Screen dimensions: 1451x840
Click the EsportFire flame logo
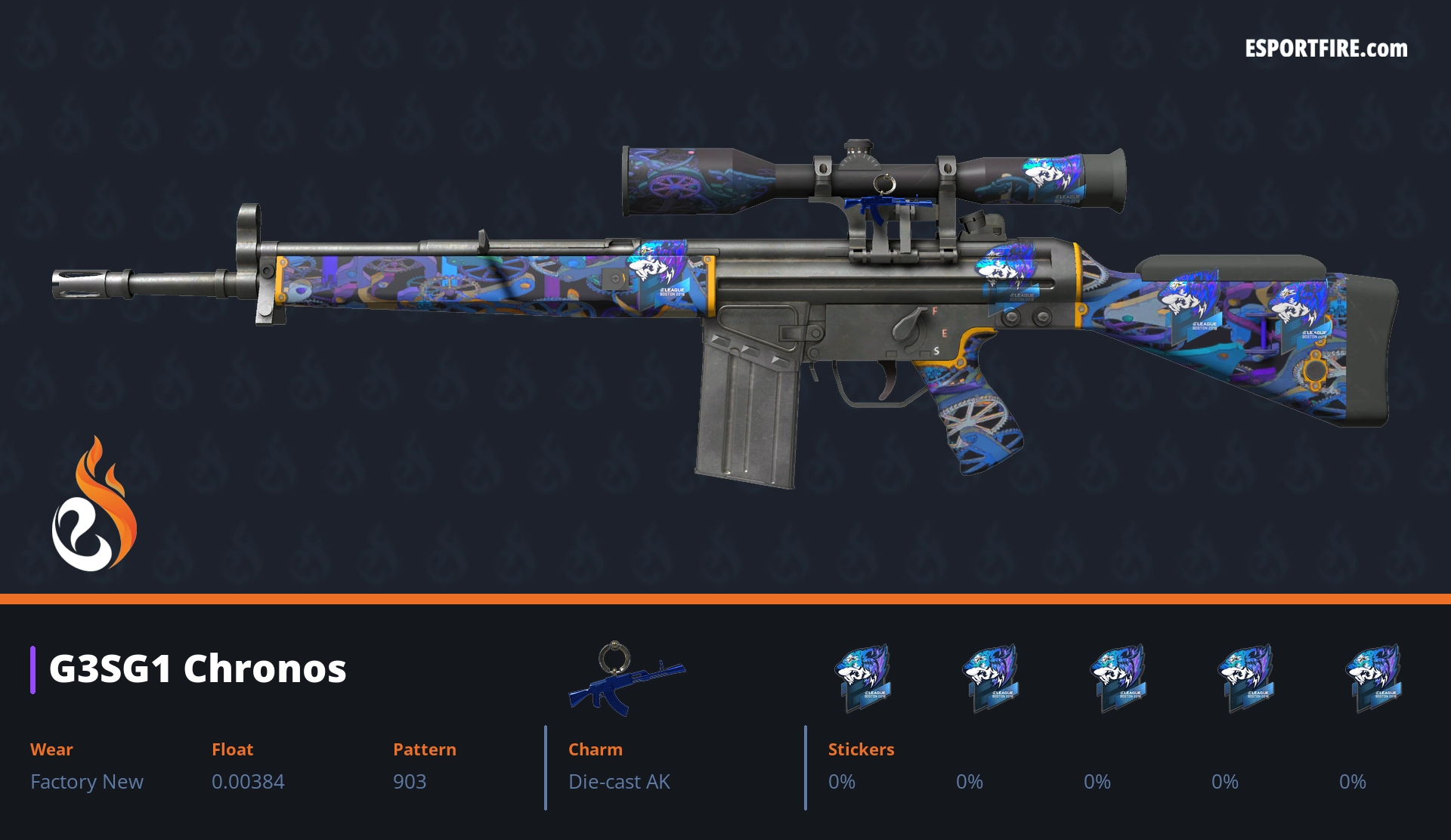tap(94, 505)
